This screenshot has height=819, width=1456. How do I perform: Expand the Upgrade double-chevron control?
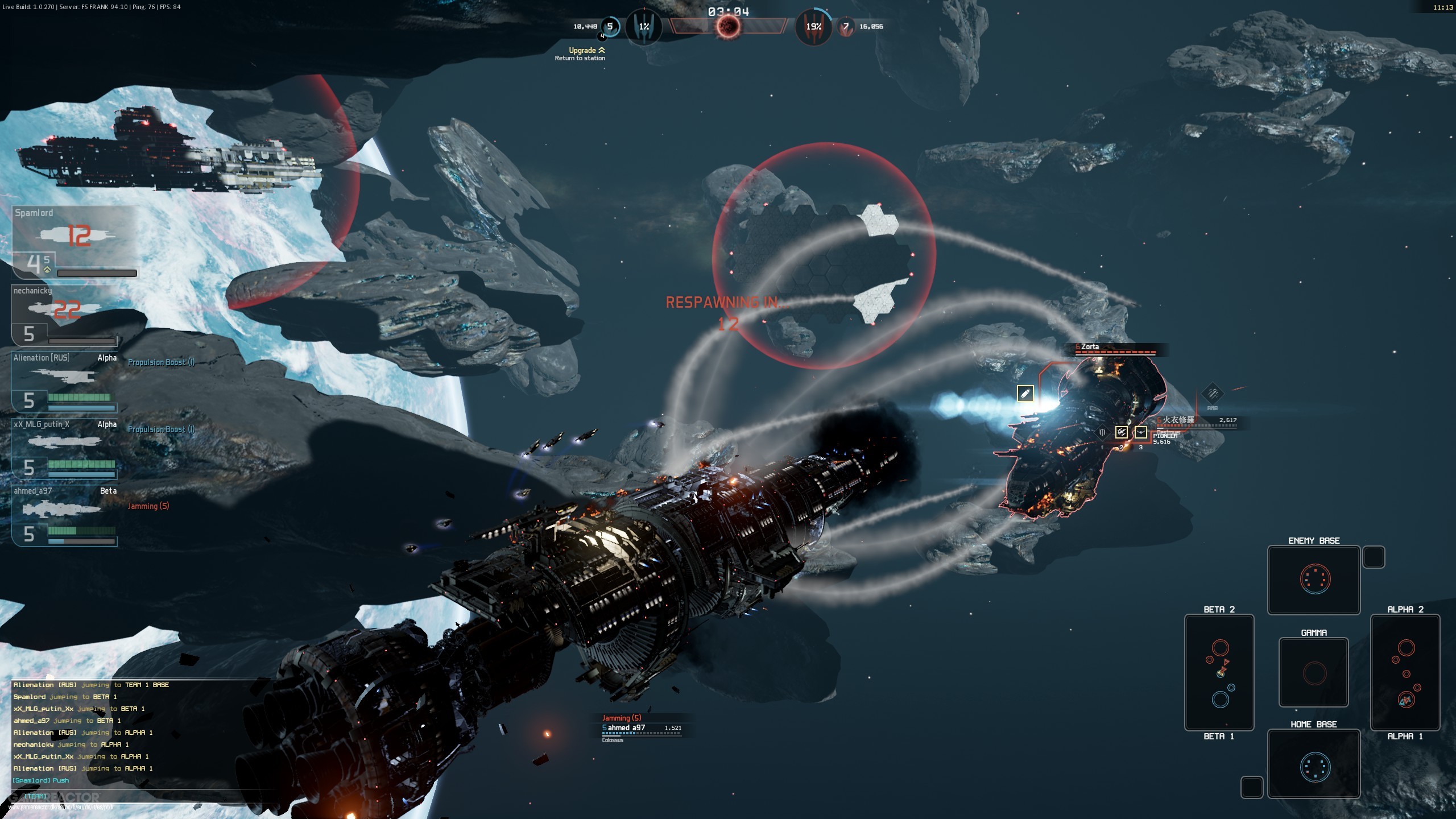pyautogui.click(x=601, y=51)
